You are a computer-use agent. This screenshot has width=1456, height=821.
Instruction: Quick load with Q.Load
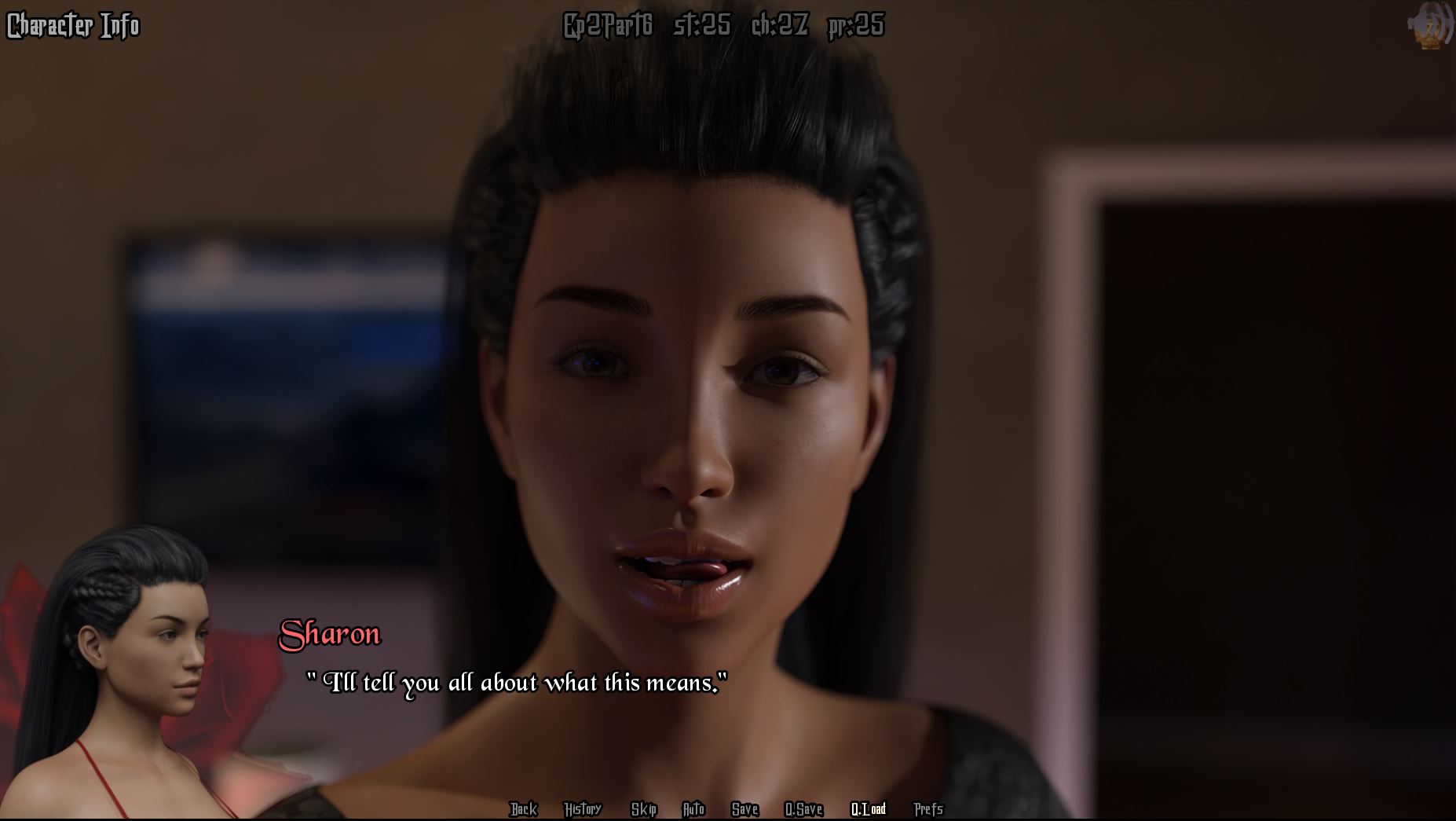tap(868, 808)
